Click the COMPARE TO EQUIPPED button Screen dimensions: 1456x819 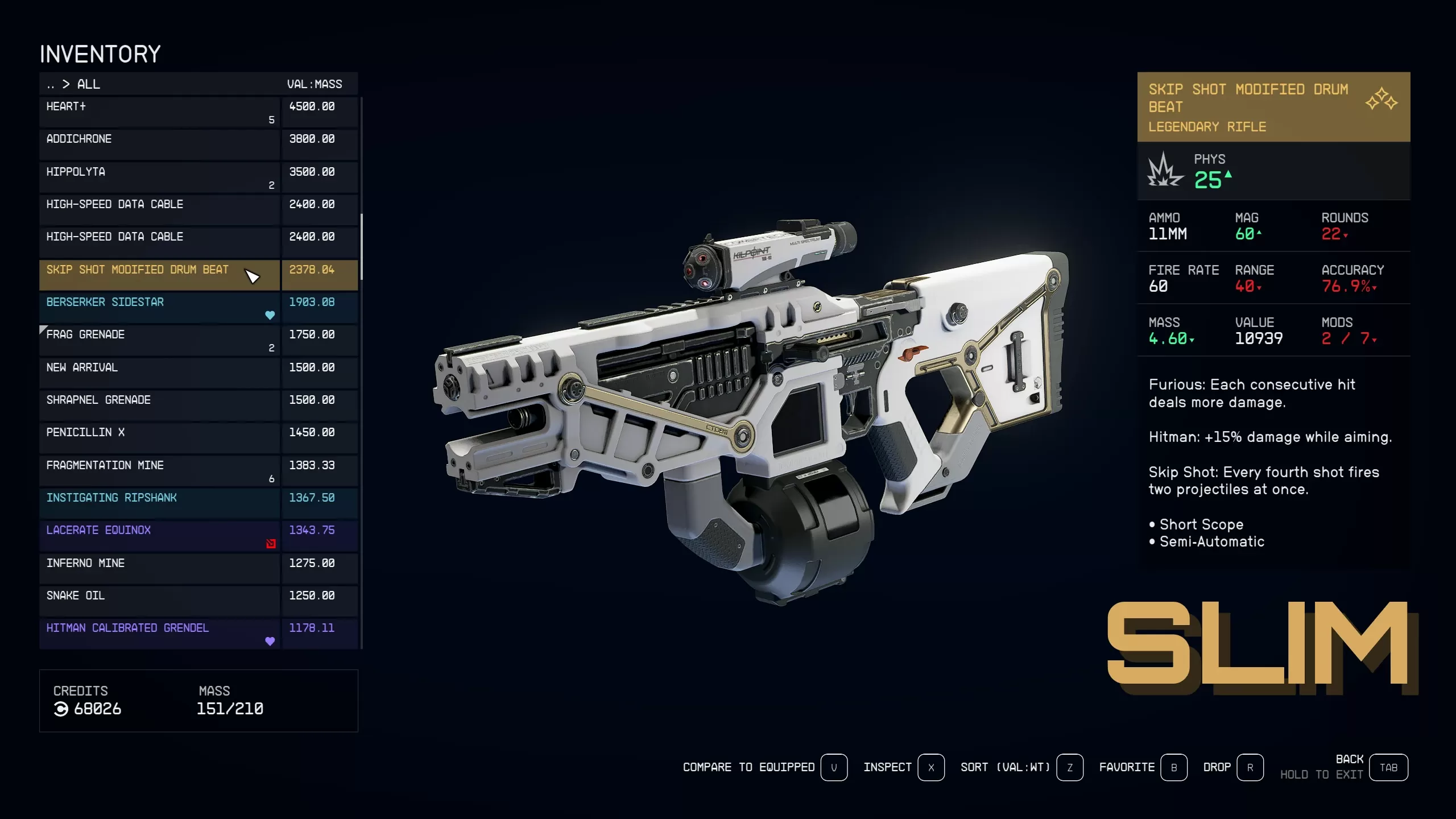[748, 767]
